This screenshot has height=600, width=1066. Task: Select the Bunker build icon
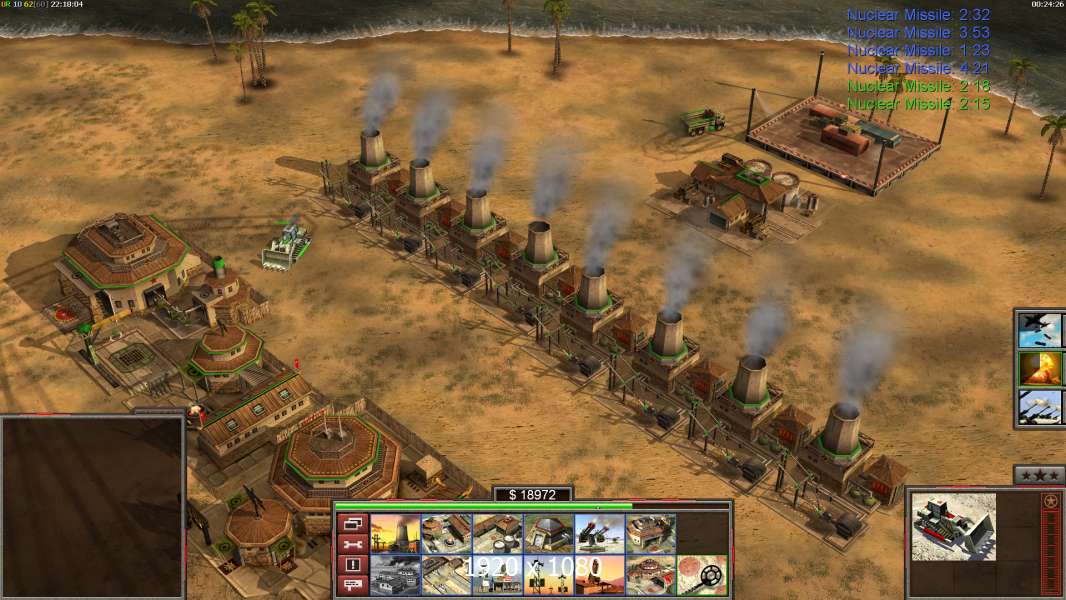tap(548, 534)
